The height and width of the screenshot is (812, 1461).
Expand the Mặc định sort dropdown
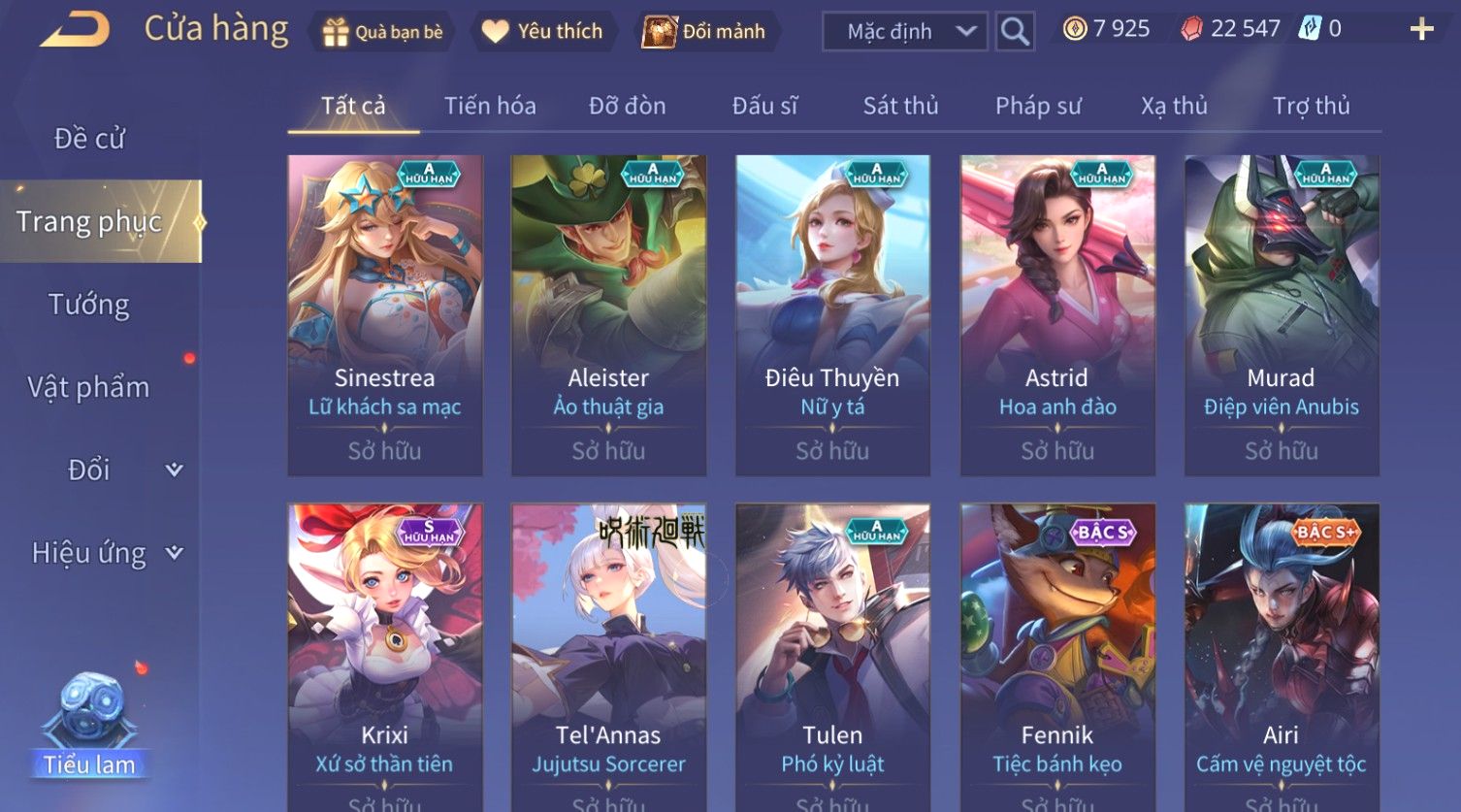904,32
